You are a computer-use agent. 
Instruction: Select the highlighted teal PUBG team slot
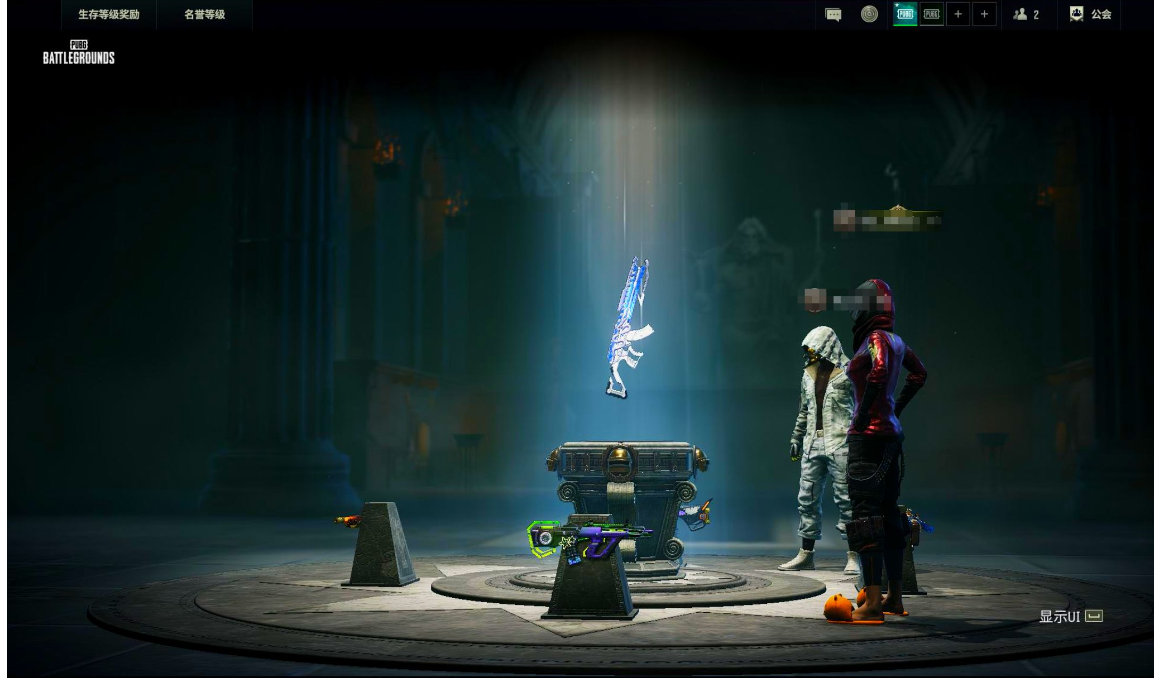[905, 14]
